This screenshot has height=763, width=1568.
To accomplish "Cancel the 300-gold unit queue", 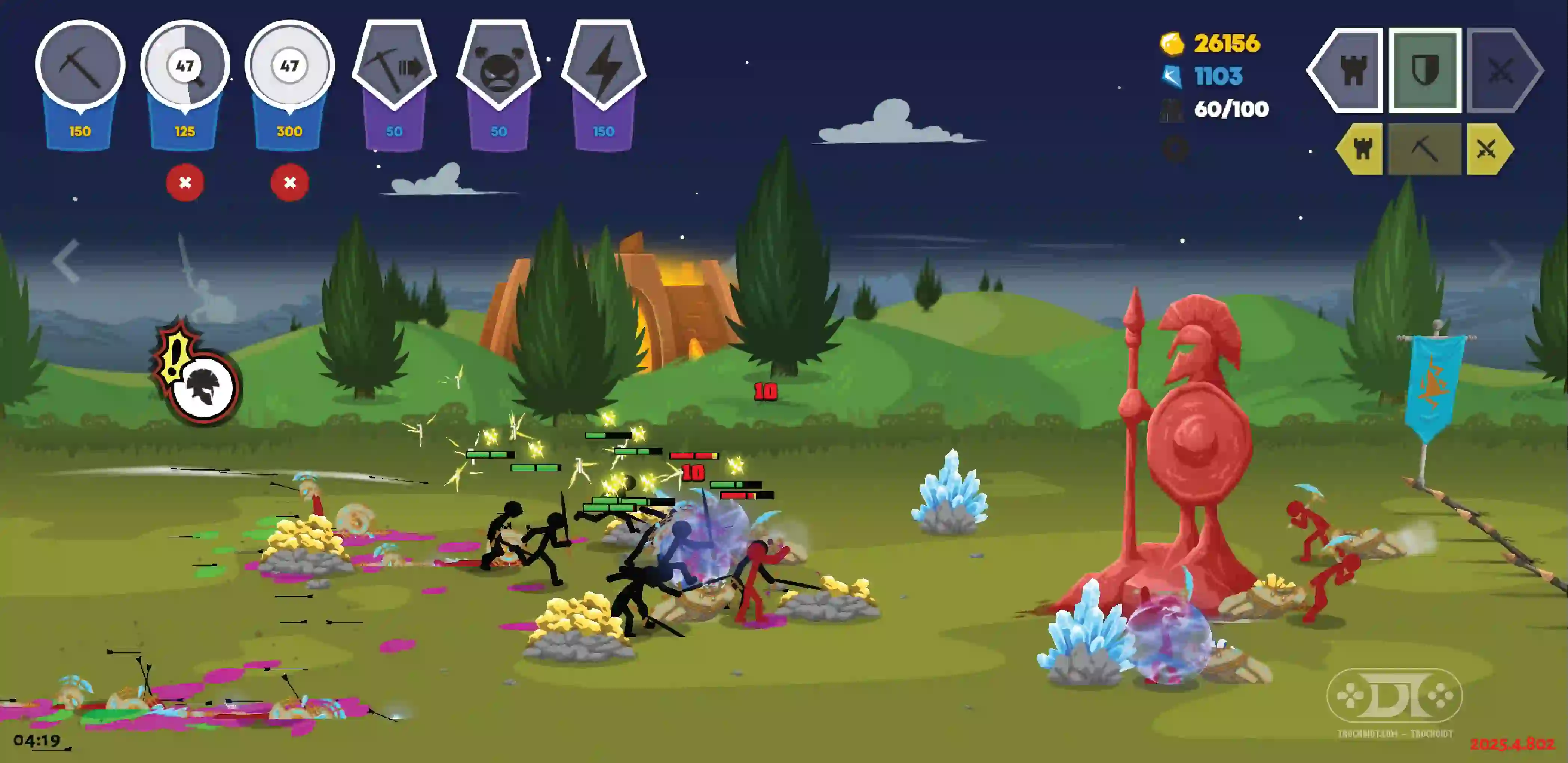I will coord(290,182).
